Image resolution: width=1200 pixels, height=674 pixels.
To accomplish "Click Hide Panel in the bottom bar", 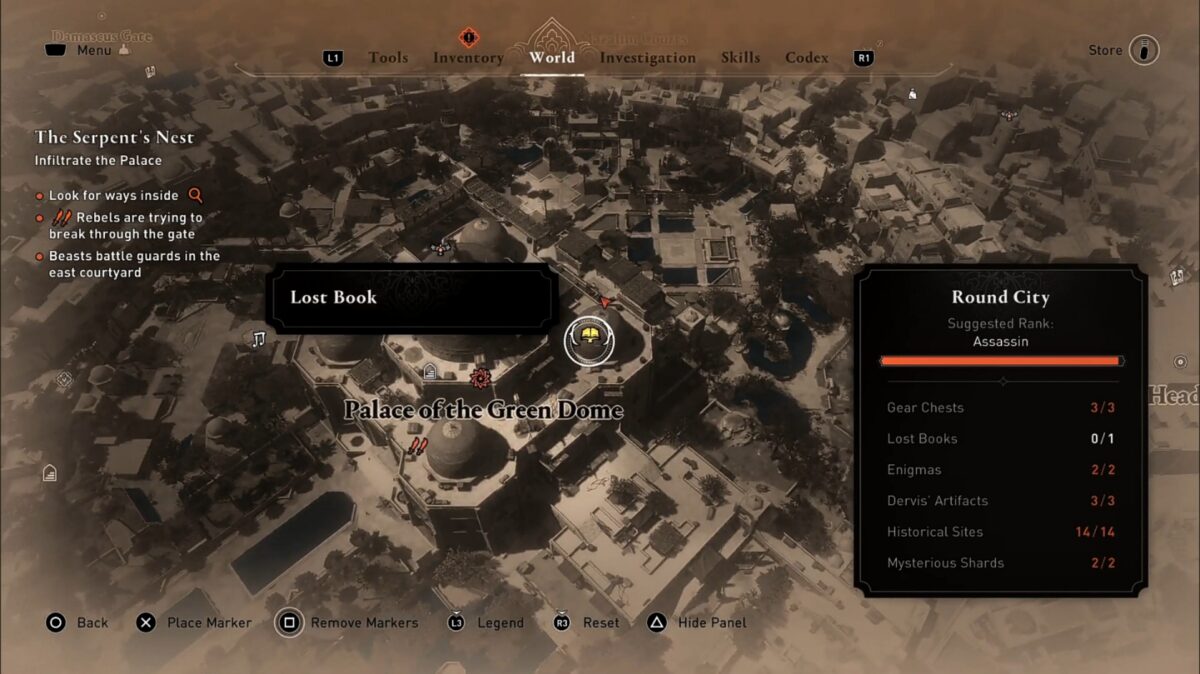I will (x=711, y=623).
